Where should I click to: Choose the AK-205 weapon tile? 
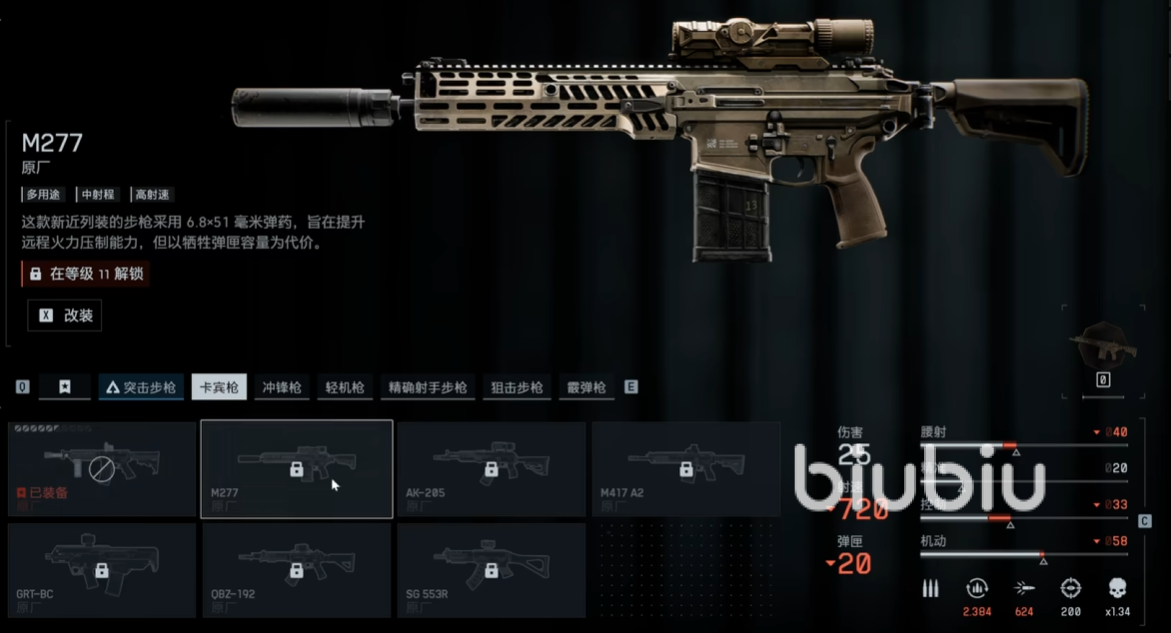(491, 468)
